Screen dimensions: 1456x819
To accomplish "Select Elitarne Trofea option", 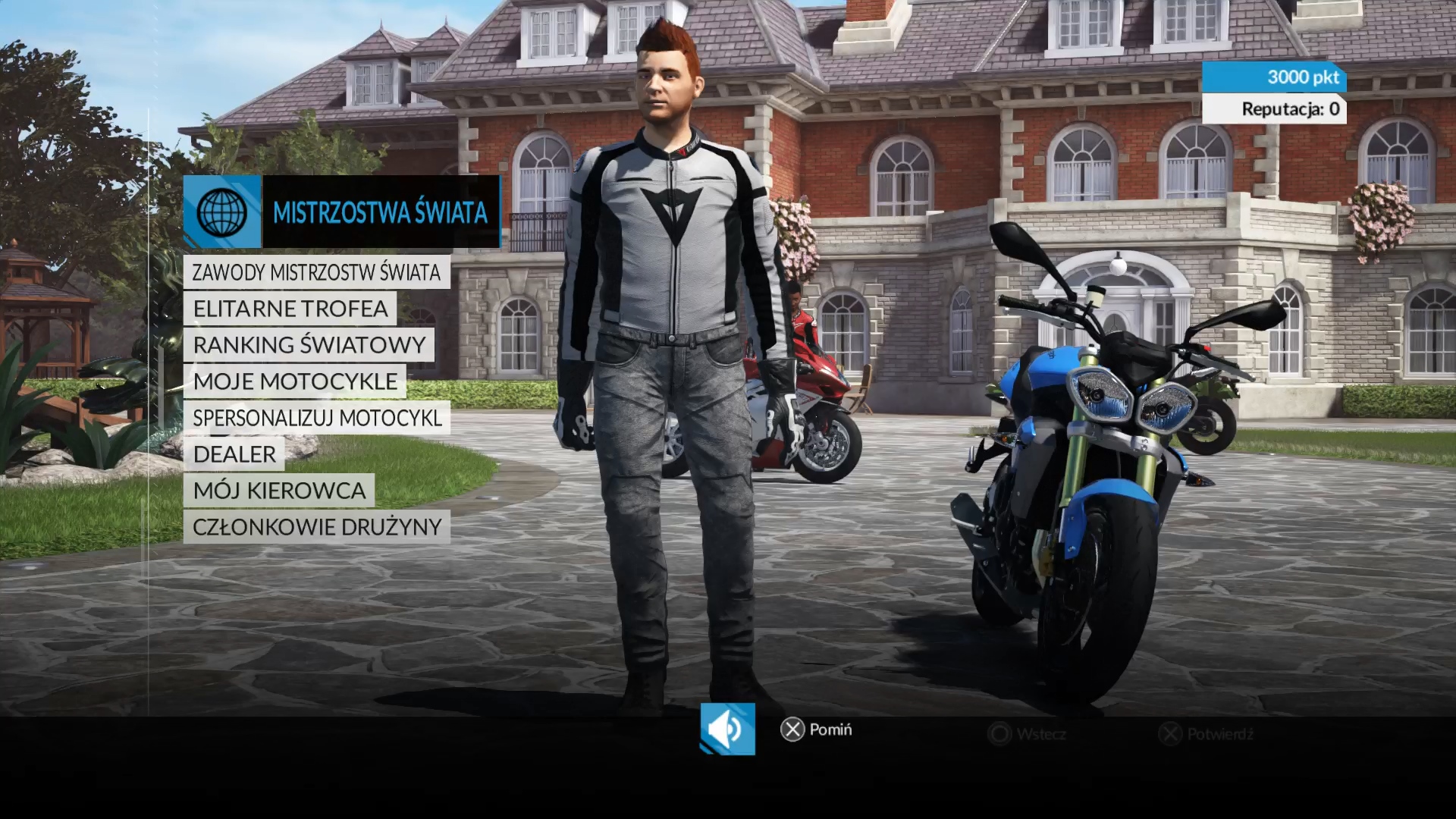I will click(290, 309).
